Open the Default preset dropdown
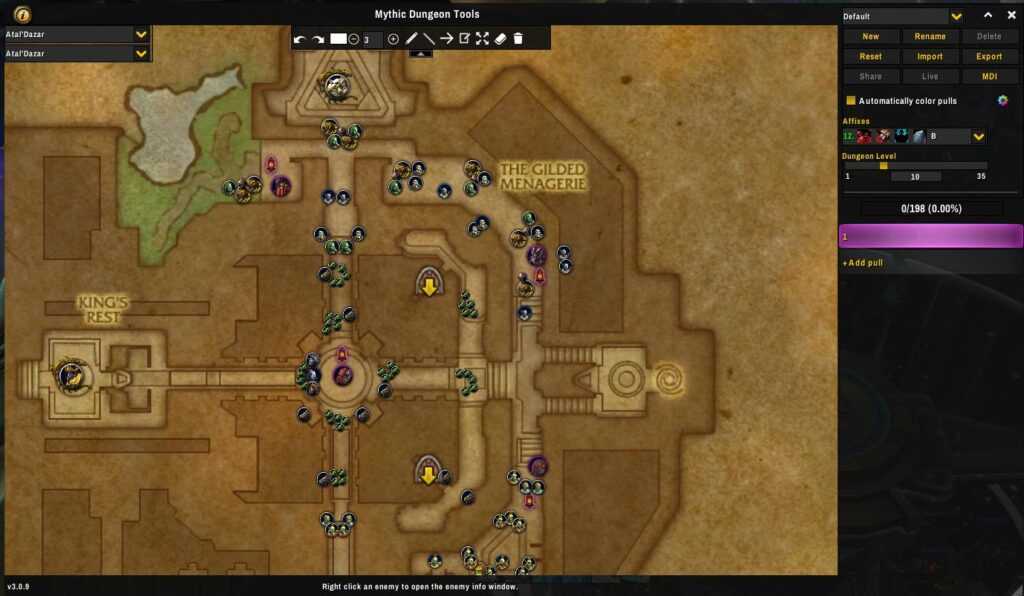The width and height of the screenshot is (1024, 596). 956,17
